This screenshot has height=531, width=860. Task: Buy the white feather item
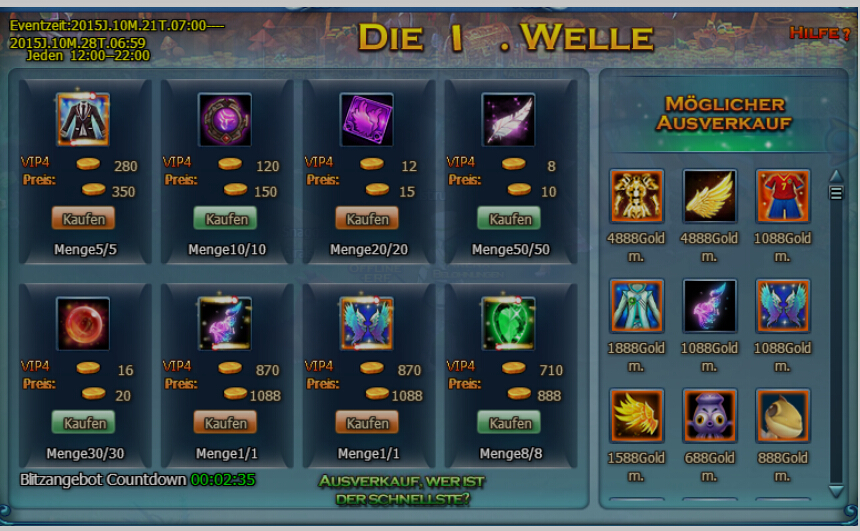510,218
